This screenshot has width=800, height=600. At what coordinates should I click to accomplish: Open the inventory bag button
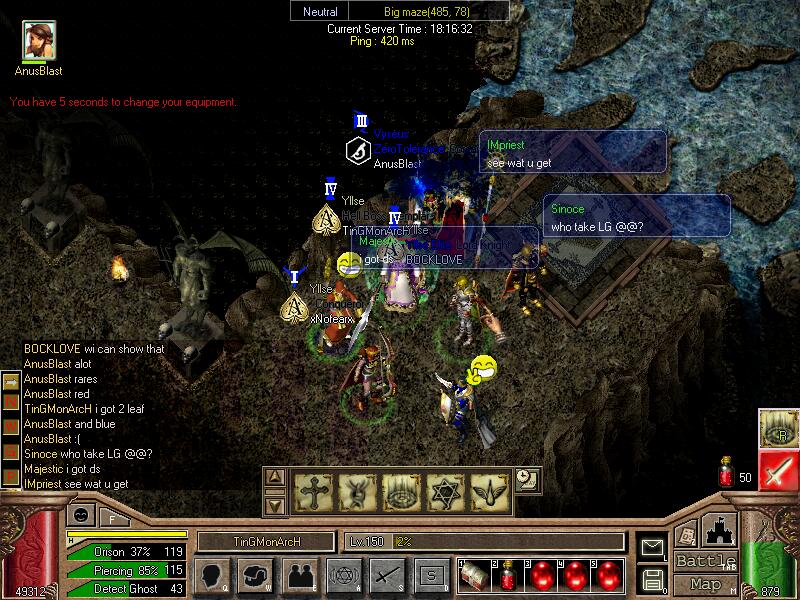pyautogui.click(x=255, y=575)
